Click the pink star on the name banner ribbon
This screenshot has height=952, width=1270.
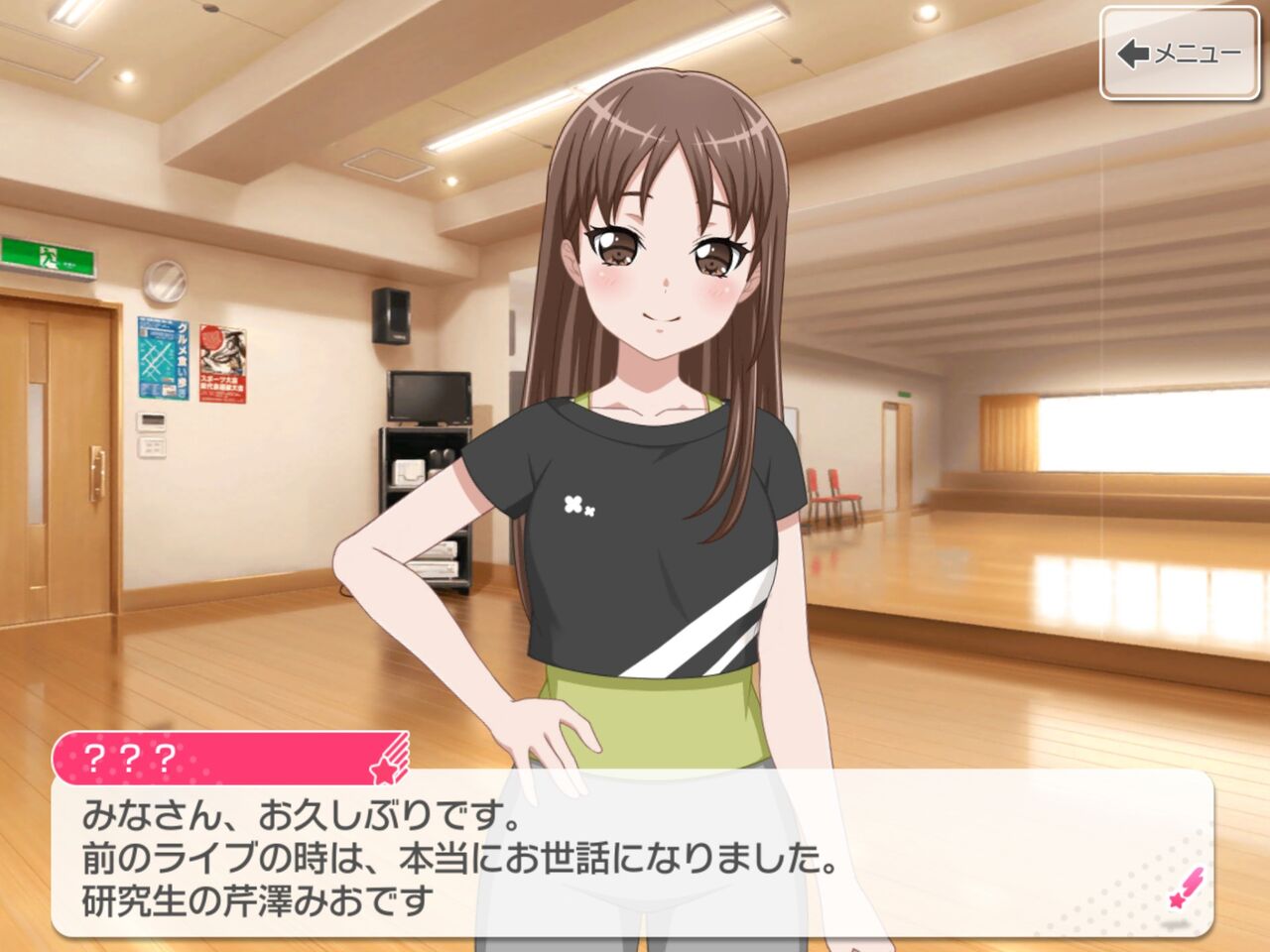385,769
